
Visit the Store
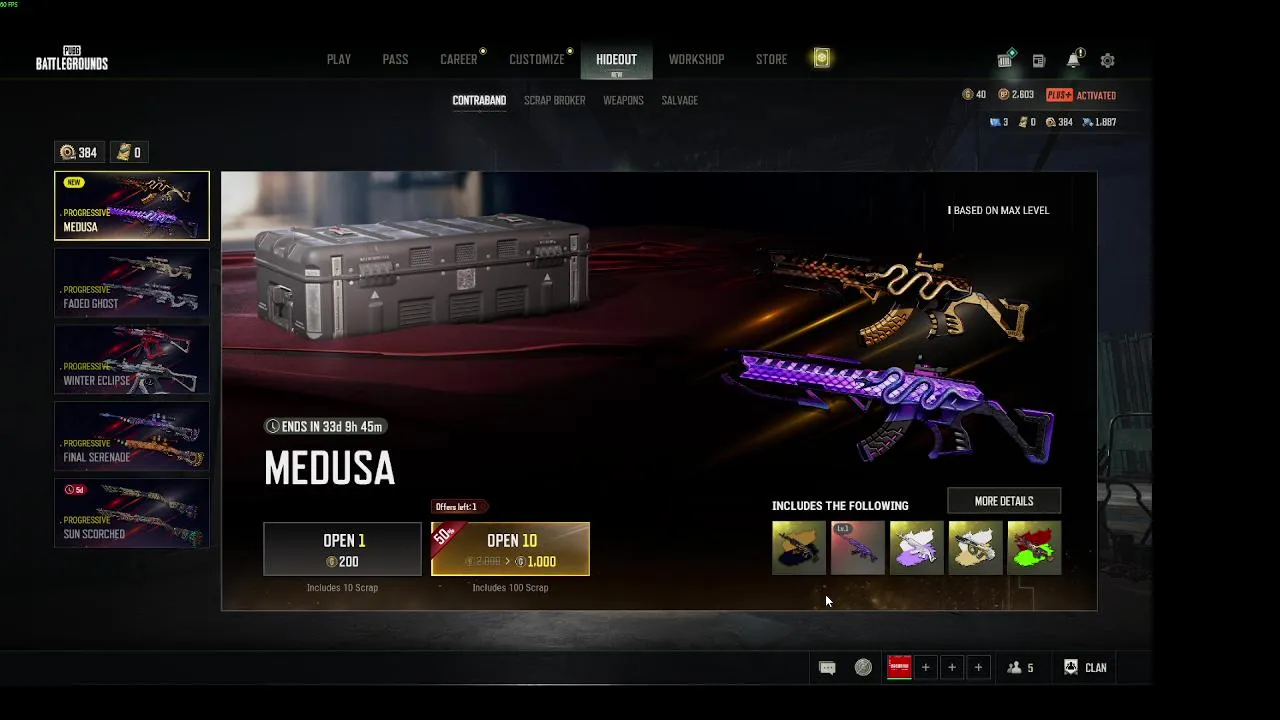point(771,60)
